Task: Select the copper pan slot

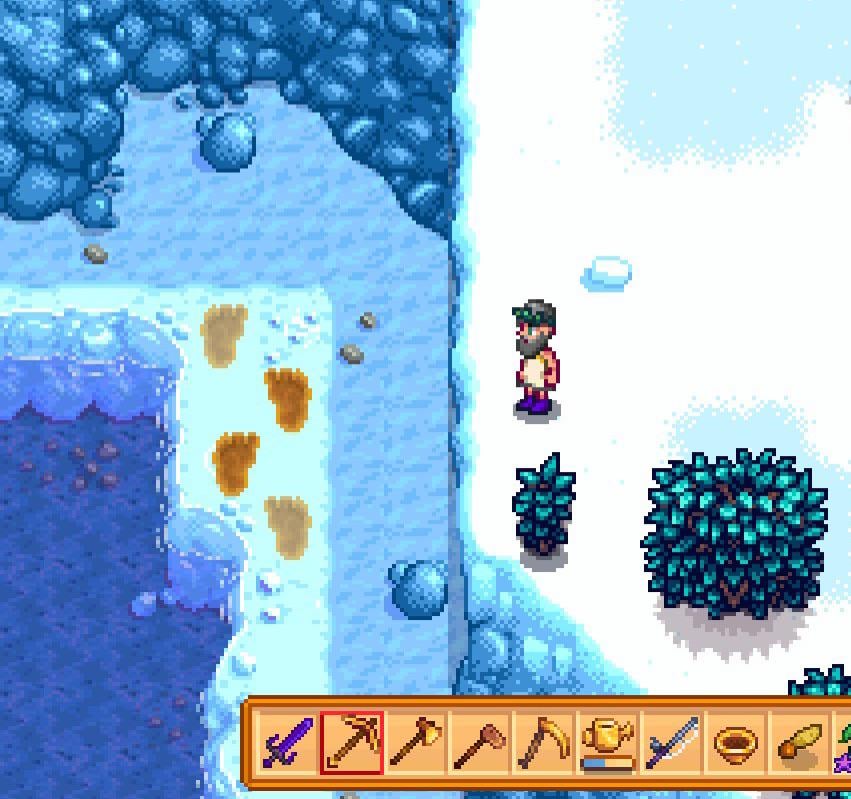Action: pyautogui.click(x=735, y=744)
